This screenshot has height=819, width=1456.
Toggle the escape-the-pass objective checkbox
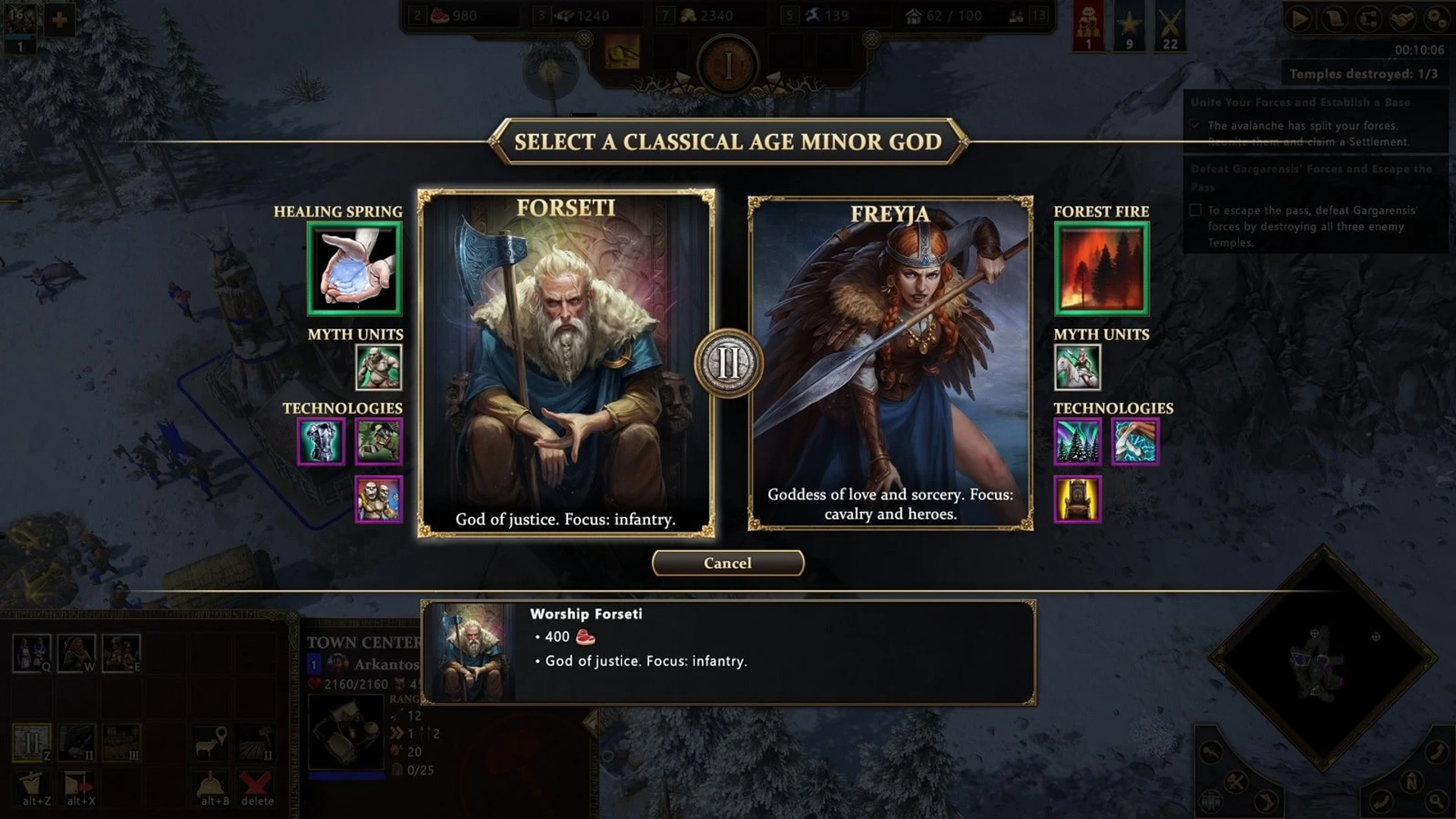1196,210
